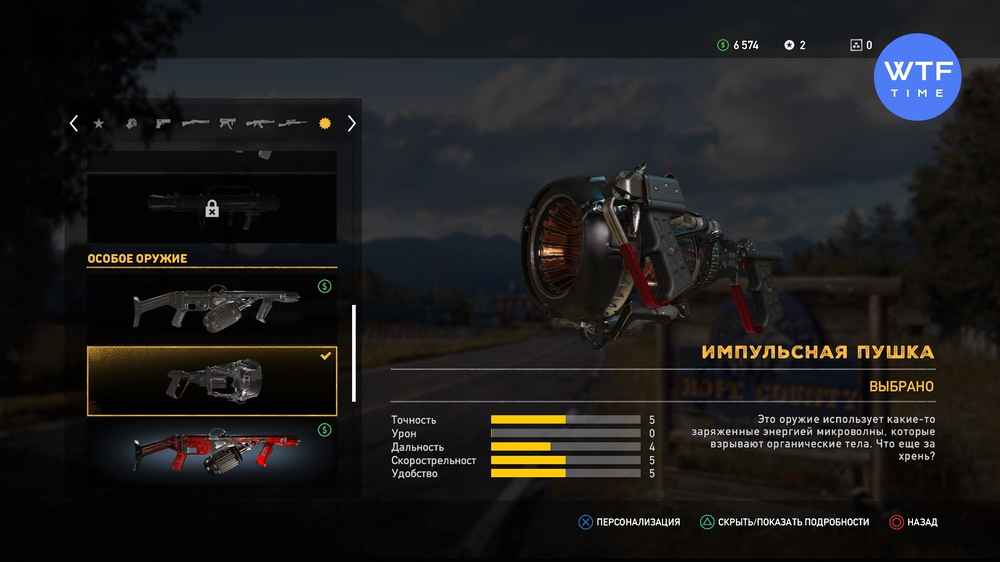Go to the next weapon category arrow
Screen dimensions: 1000x562
coord(351,124)
